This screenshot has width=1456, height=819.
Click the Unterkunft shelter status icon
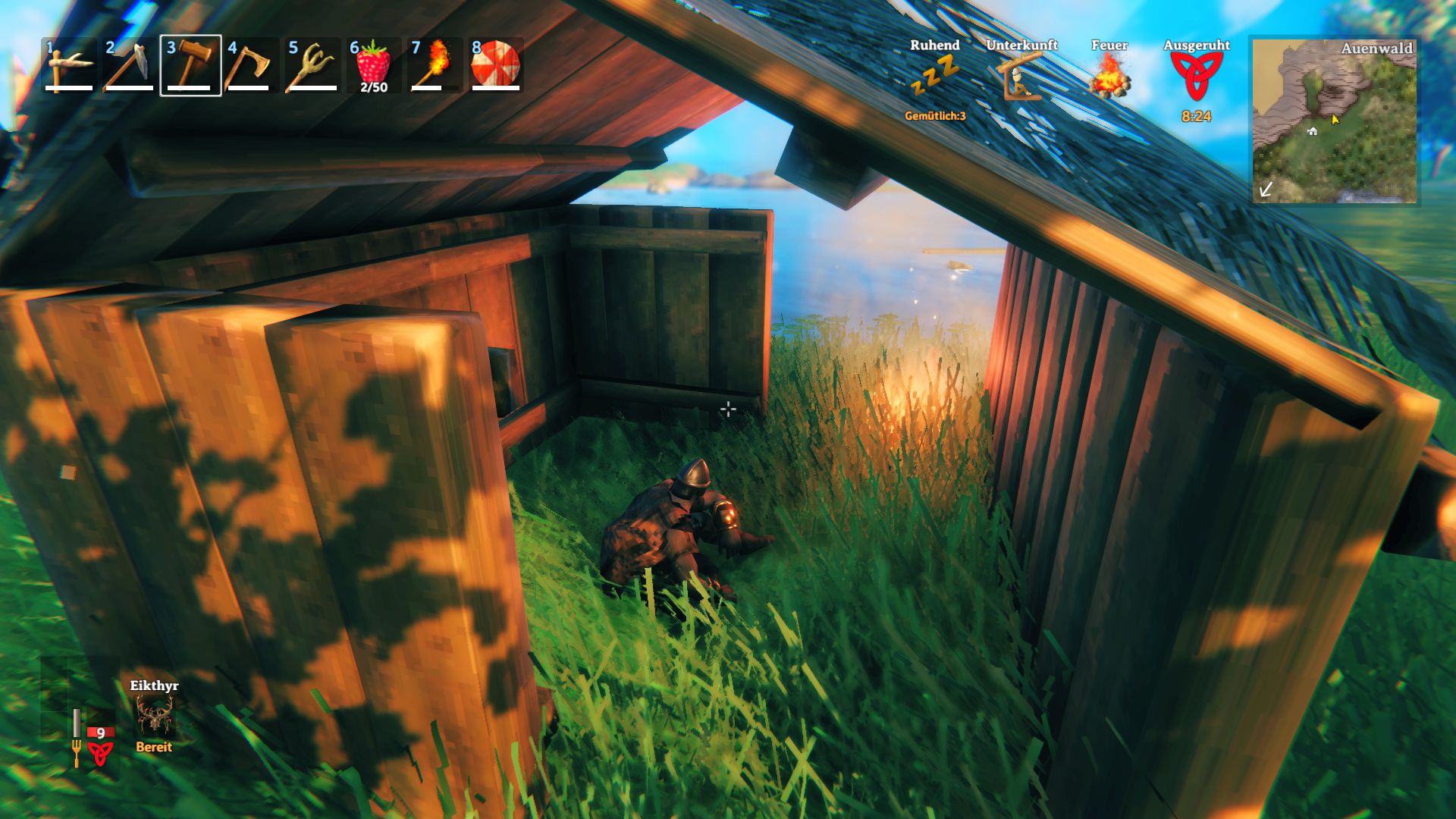coord(1018,76)
